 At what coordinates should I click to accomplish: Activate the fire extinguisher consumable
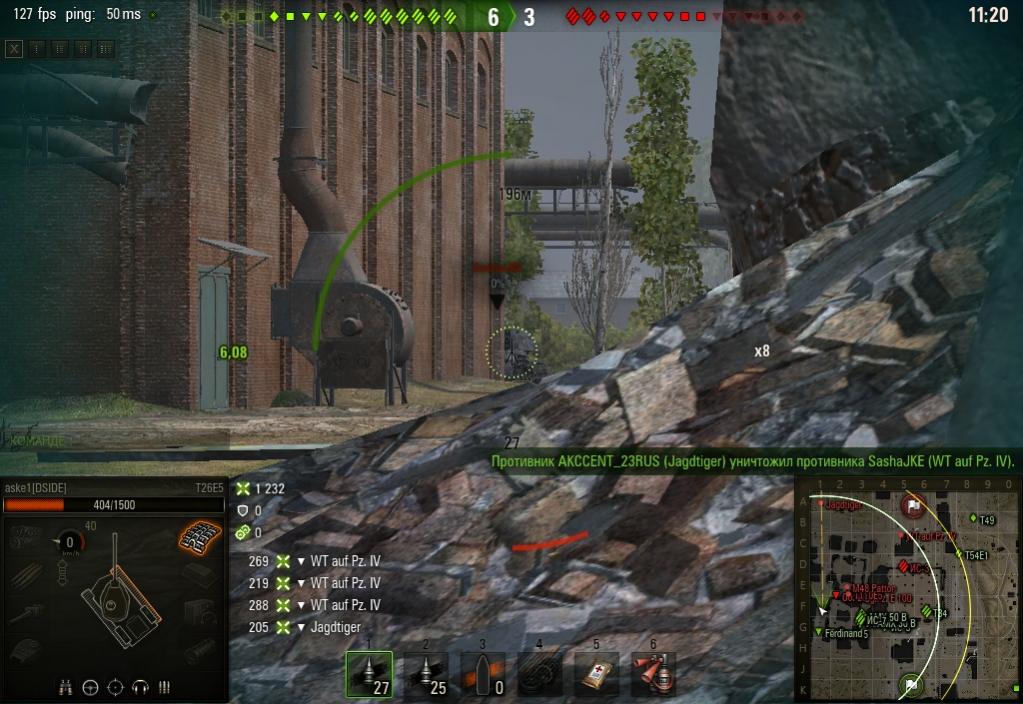coord(654,675)
